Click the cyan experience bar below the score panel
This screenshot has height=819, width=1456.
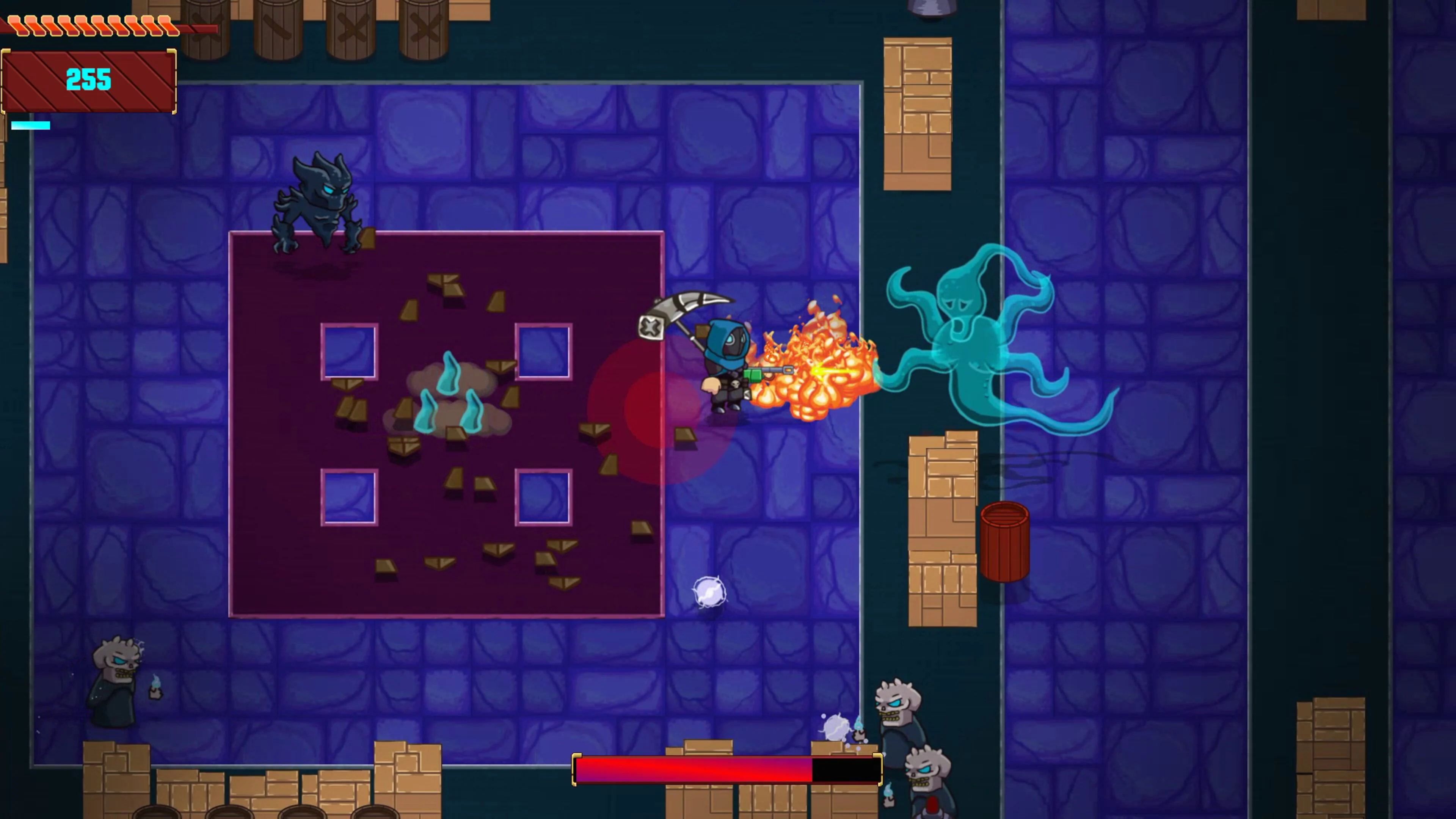(31, 126)
